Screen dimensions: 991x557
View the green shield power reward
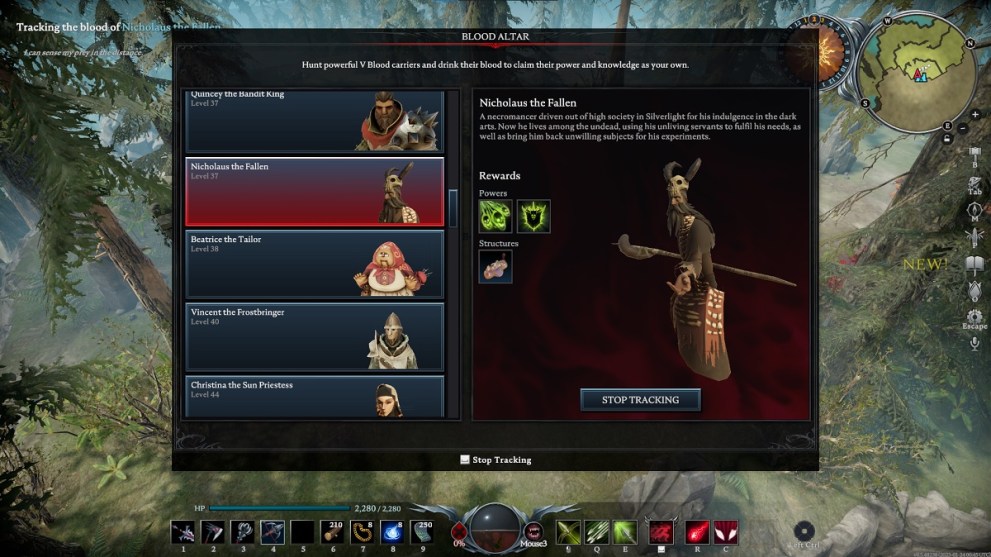pyautogui.click(x=533, y=216)
